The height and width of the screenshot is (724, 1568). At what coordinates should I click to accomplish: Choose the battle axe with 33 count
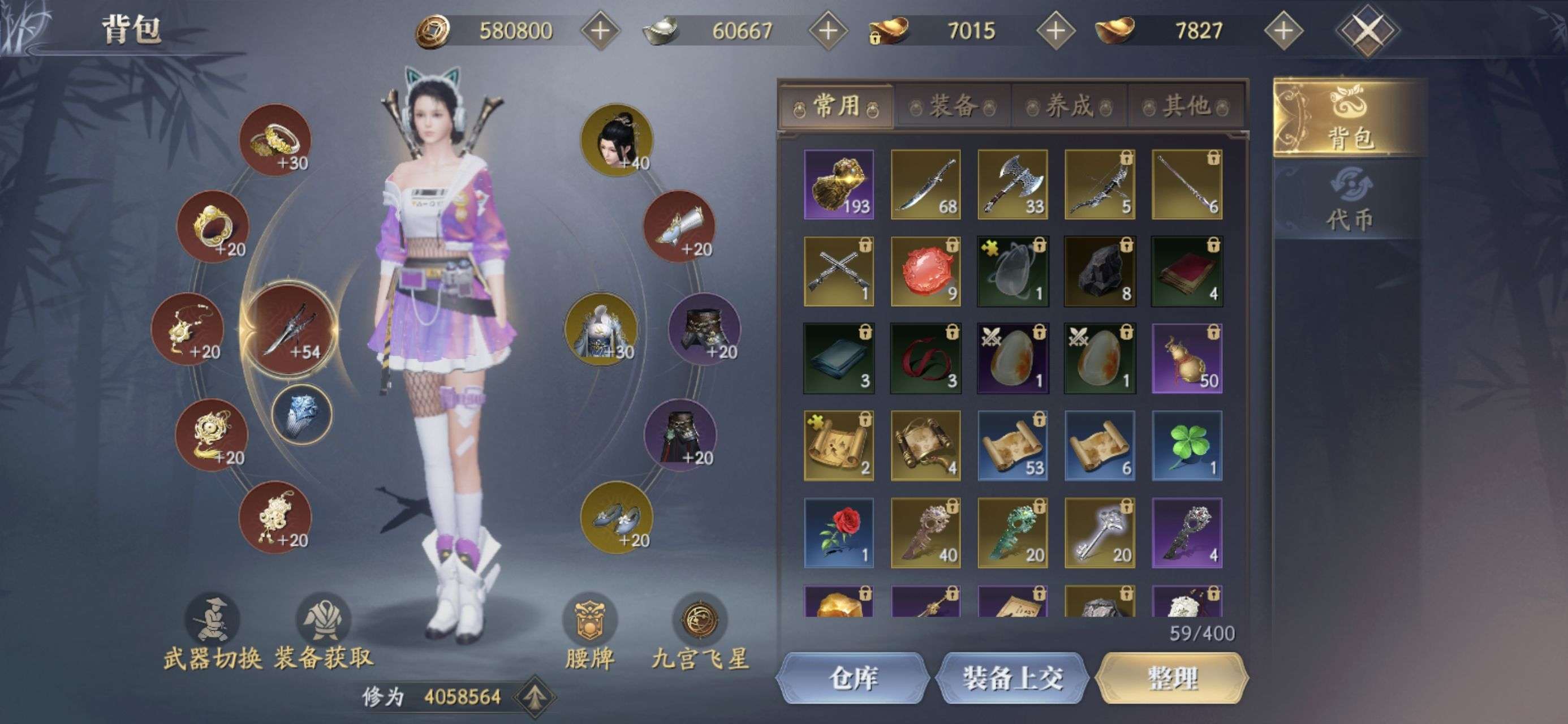(x=1013, y=184)
